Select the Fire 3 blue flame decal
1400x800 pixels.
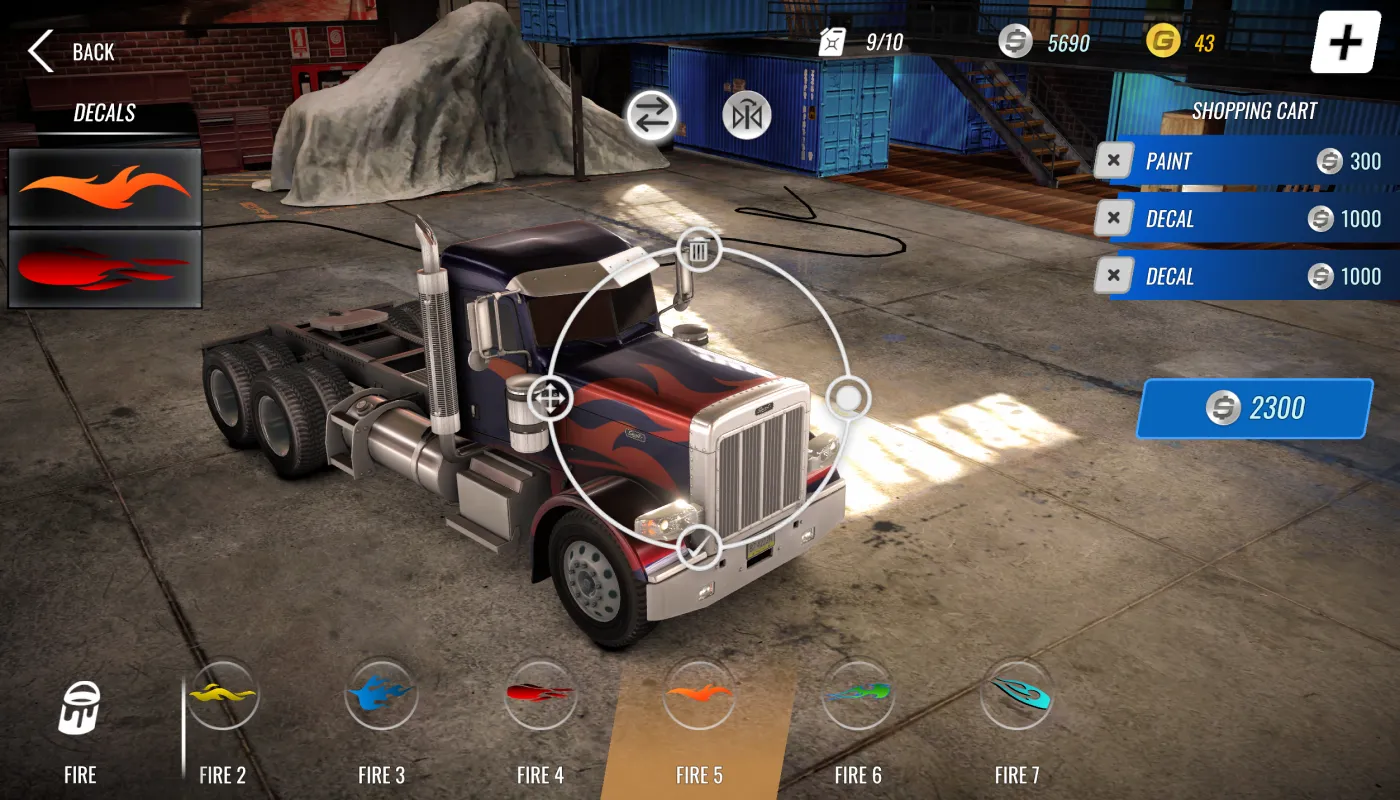pos(381,697)
